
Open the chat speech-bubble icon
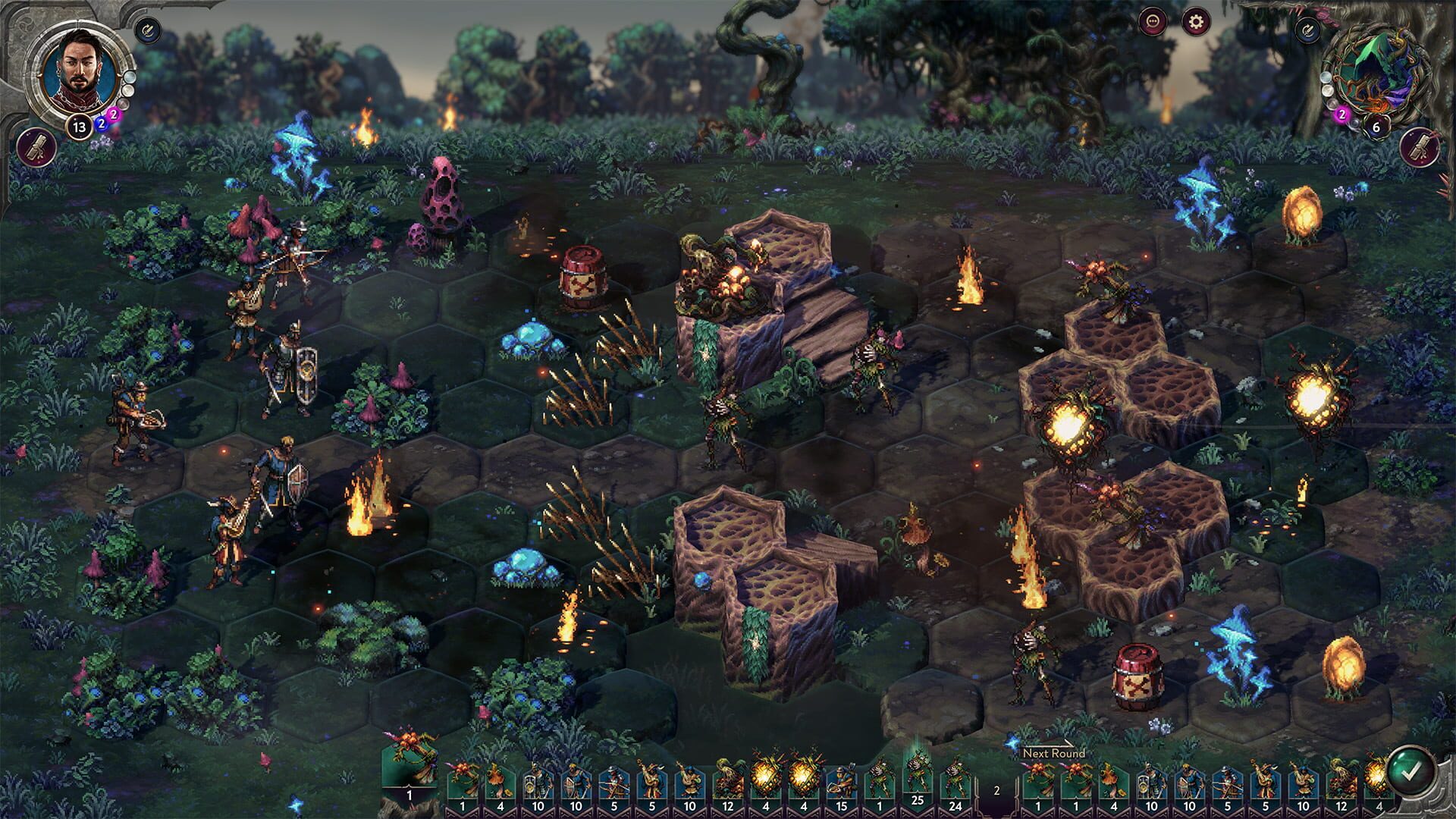click(x=1153, y=20)
